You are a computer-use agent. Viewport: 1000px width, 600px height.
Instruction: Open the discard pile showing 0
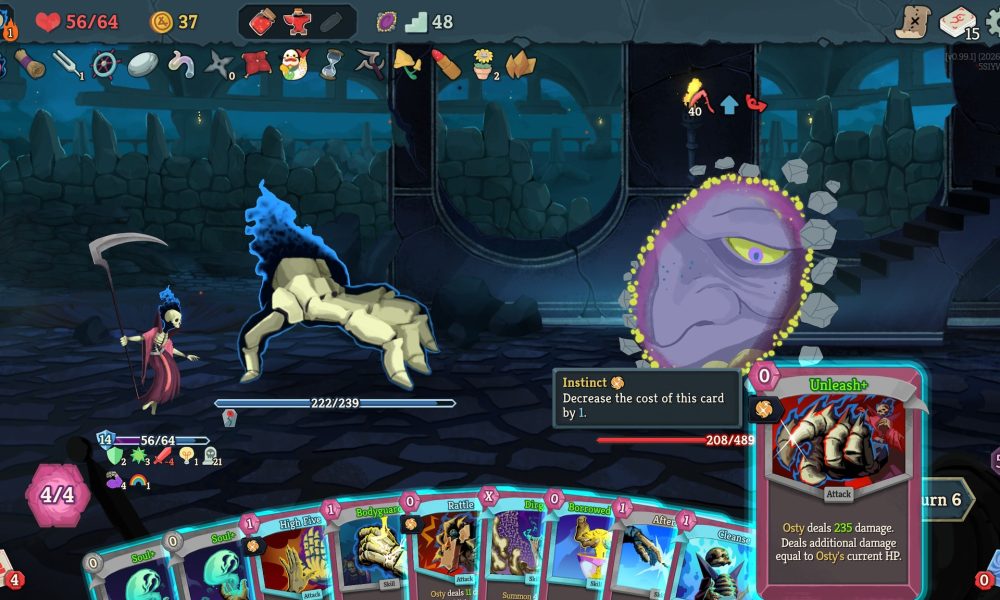click(x=990, y=570)
